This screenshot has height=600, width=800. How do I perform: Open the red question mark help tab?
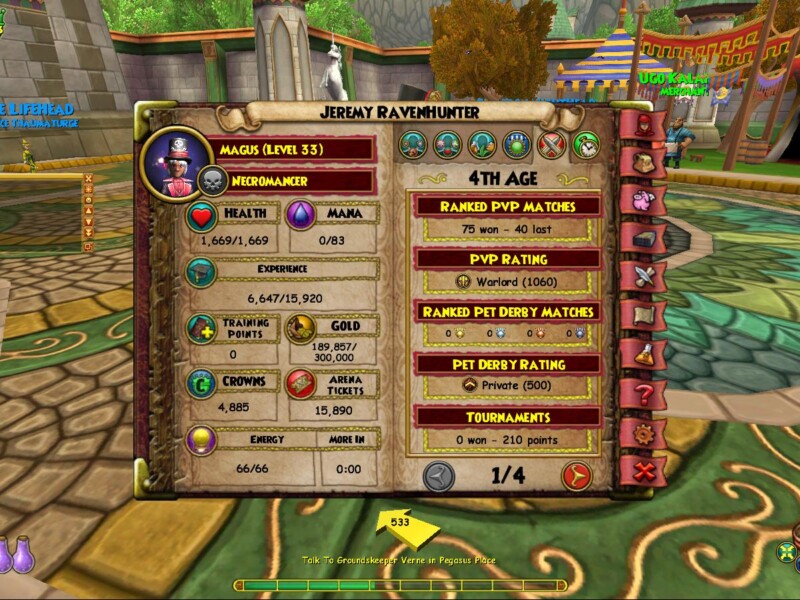(x=640, y=393)
